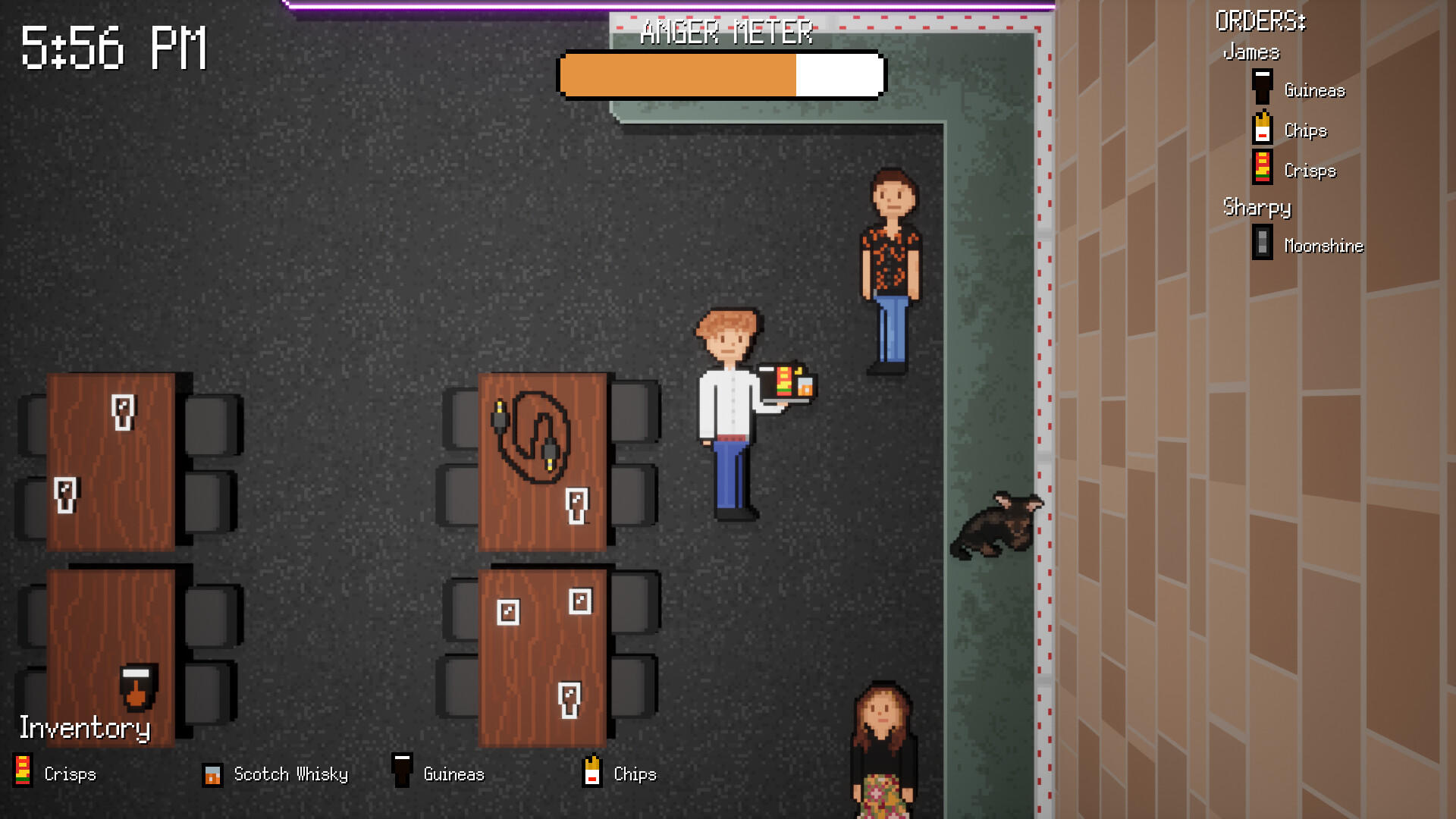
Task: Click the 5:56 PM clock display
Action: 114,45
